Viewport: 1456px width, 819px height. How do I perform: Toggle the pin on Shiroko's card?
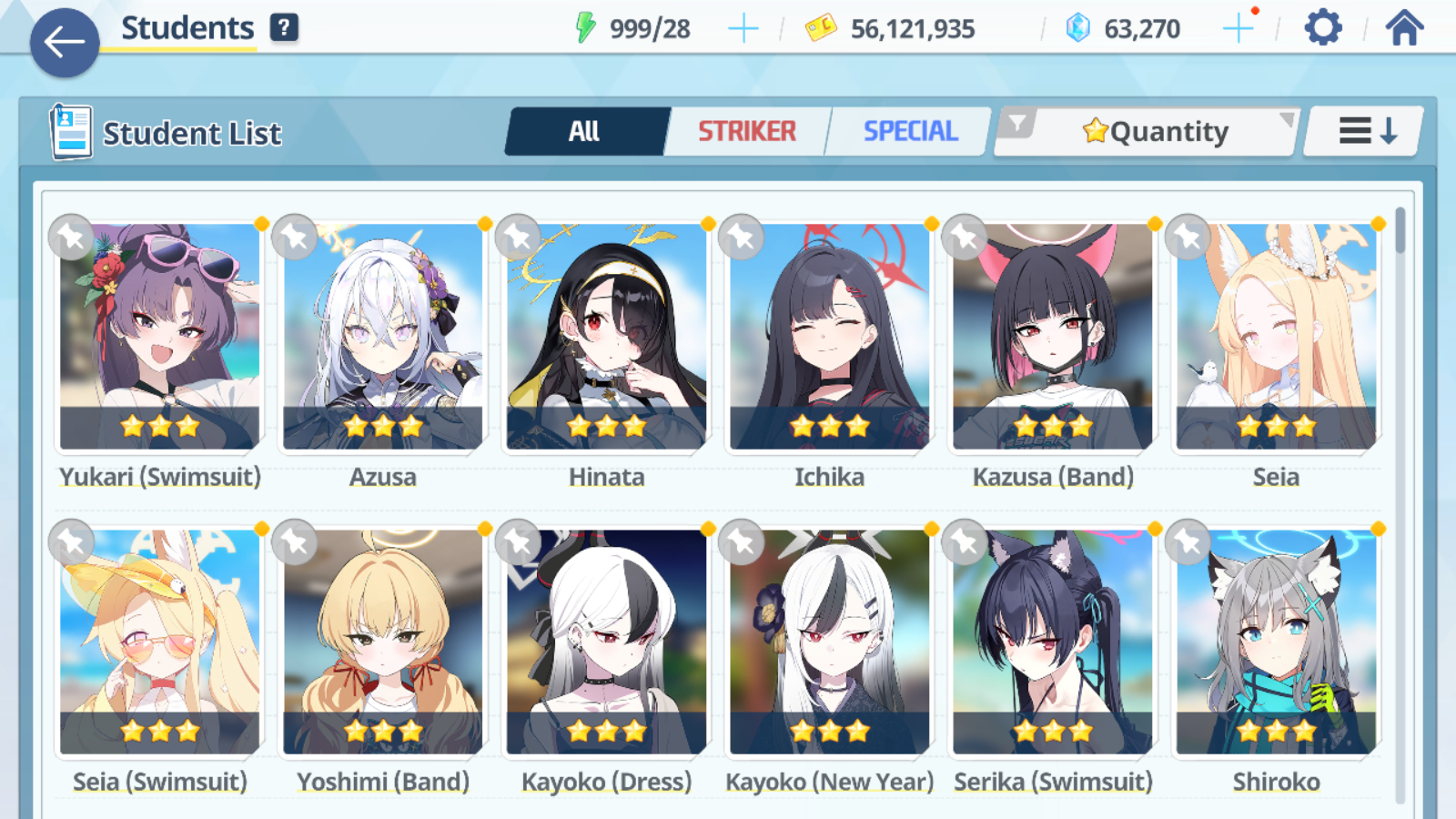click(x=1188, y=543)
